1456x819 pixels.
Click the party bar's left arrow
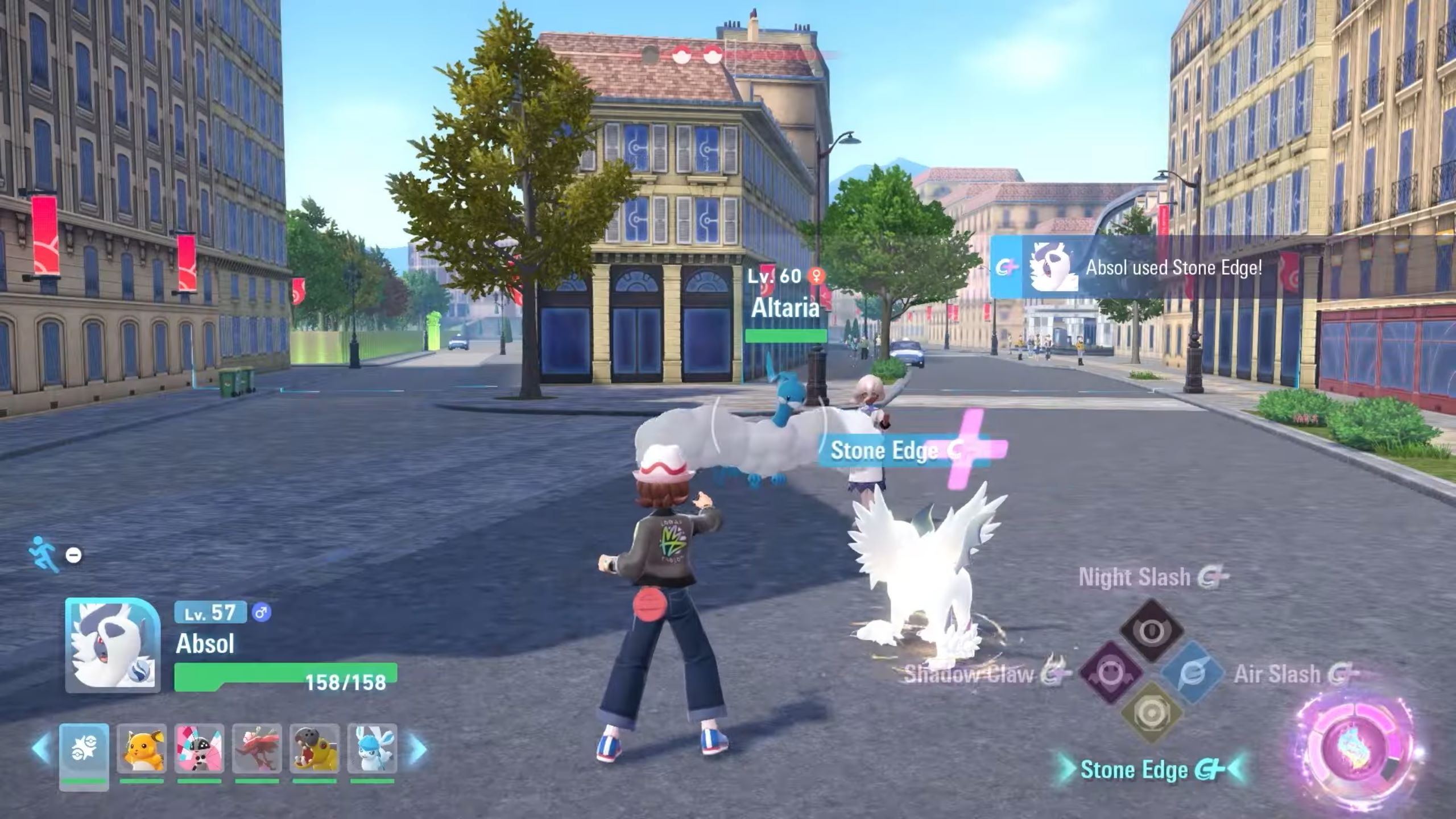point(41,749)
